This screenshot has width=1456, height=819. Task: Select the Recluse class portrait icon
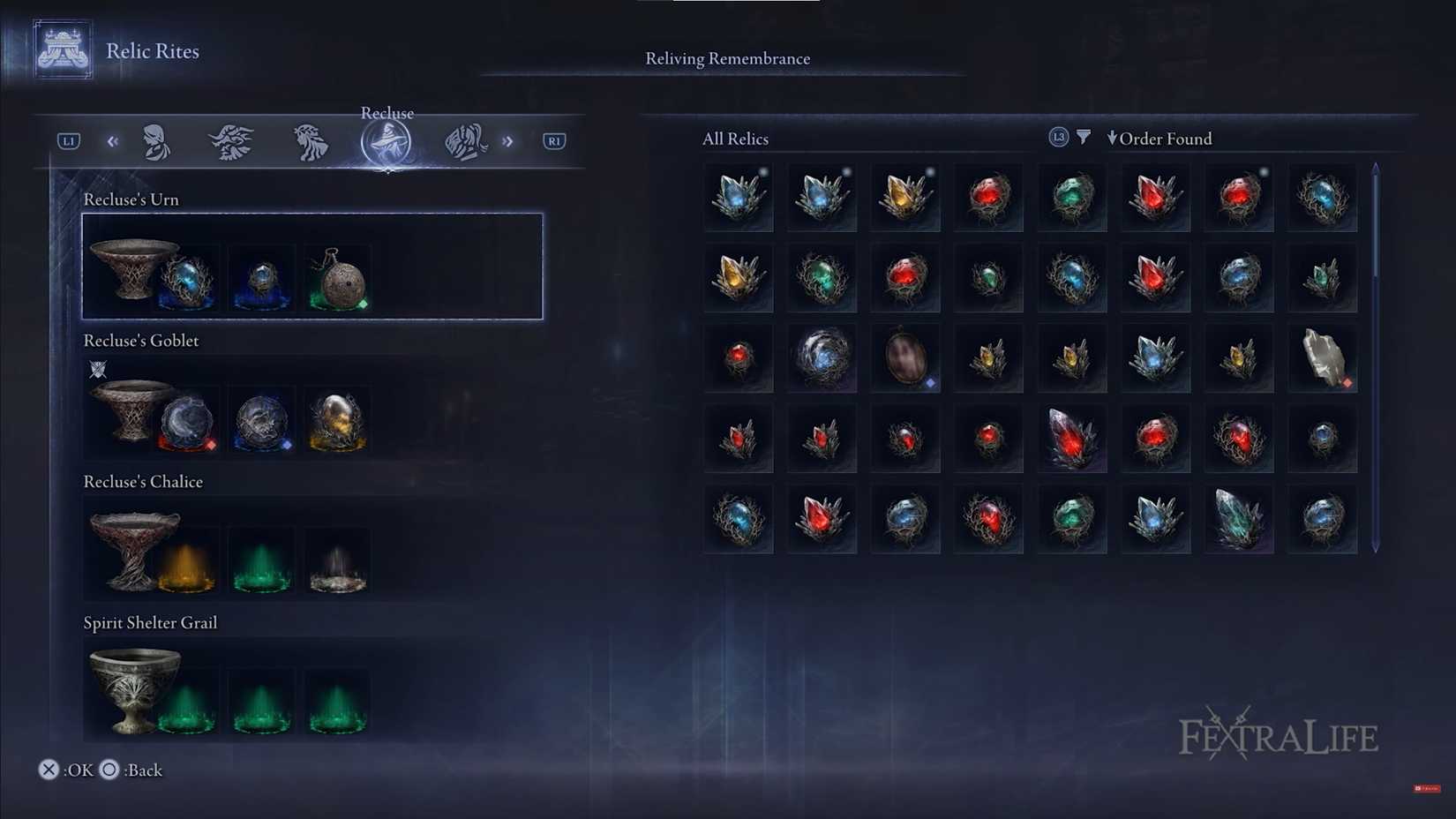(x=386, y=141)
